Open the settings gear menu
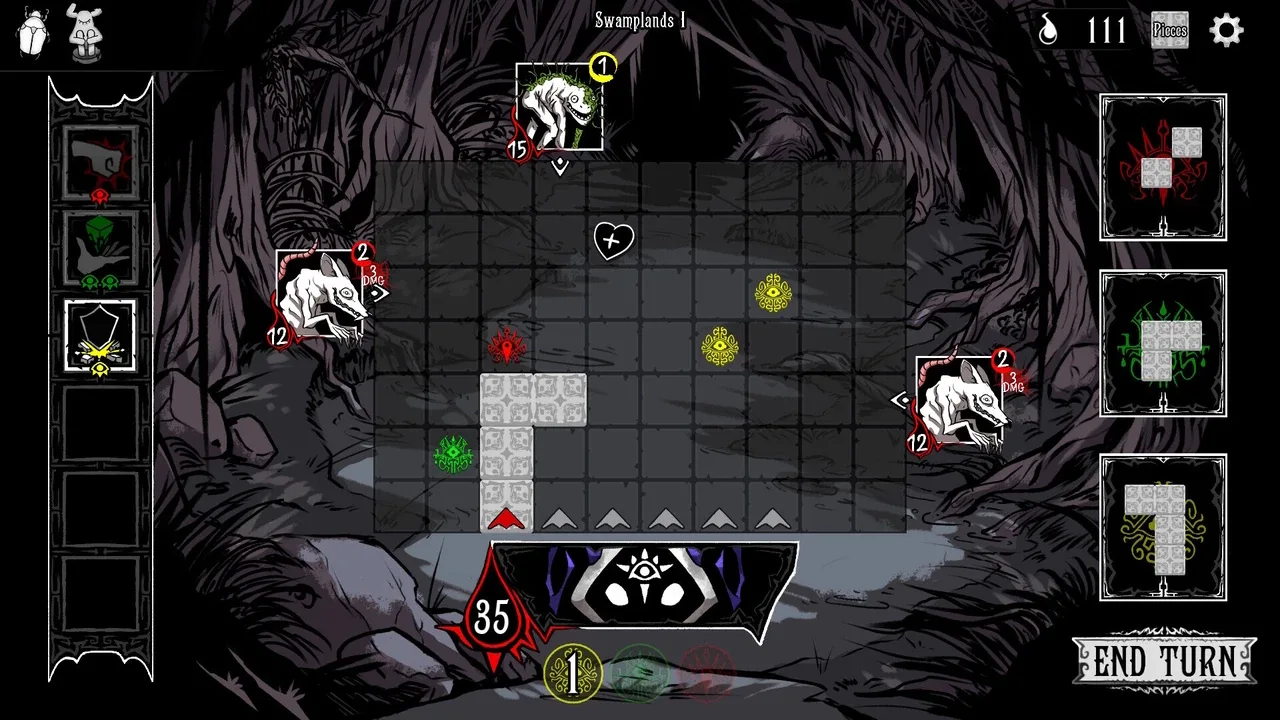This screenshot has width=1280, height=720. pyautogui.click(x=1226, y=31)
